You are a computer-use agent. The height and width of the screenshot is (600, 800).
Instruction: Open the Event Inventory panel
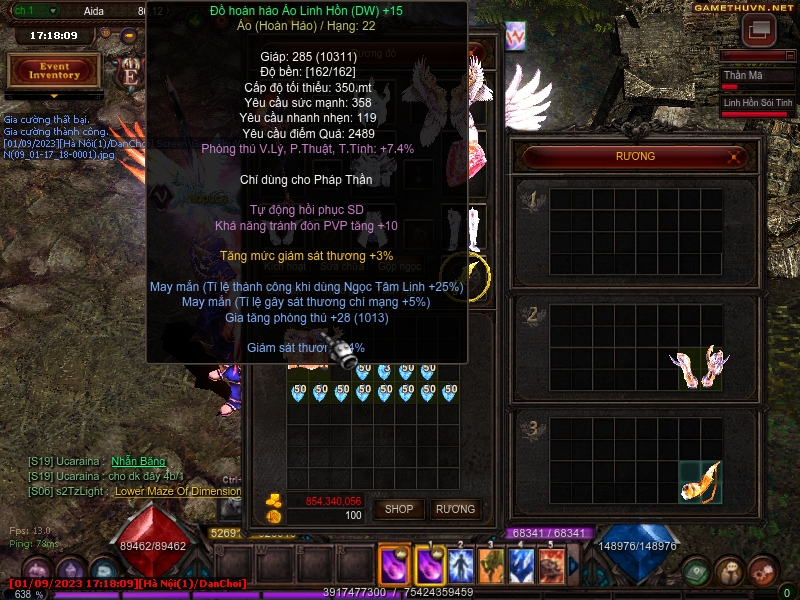click(54, 70)
